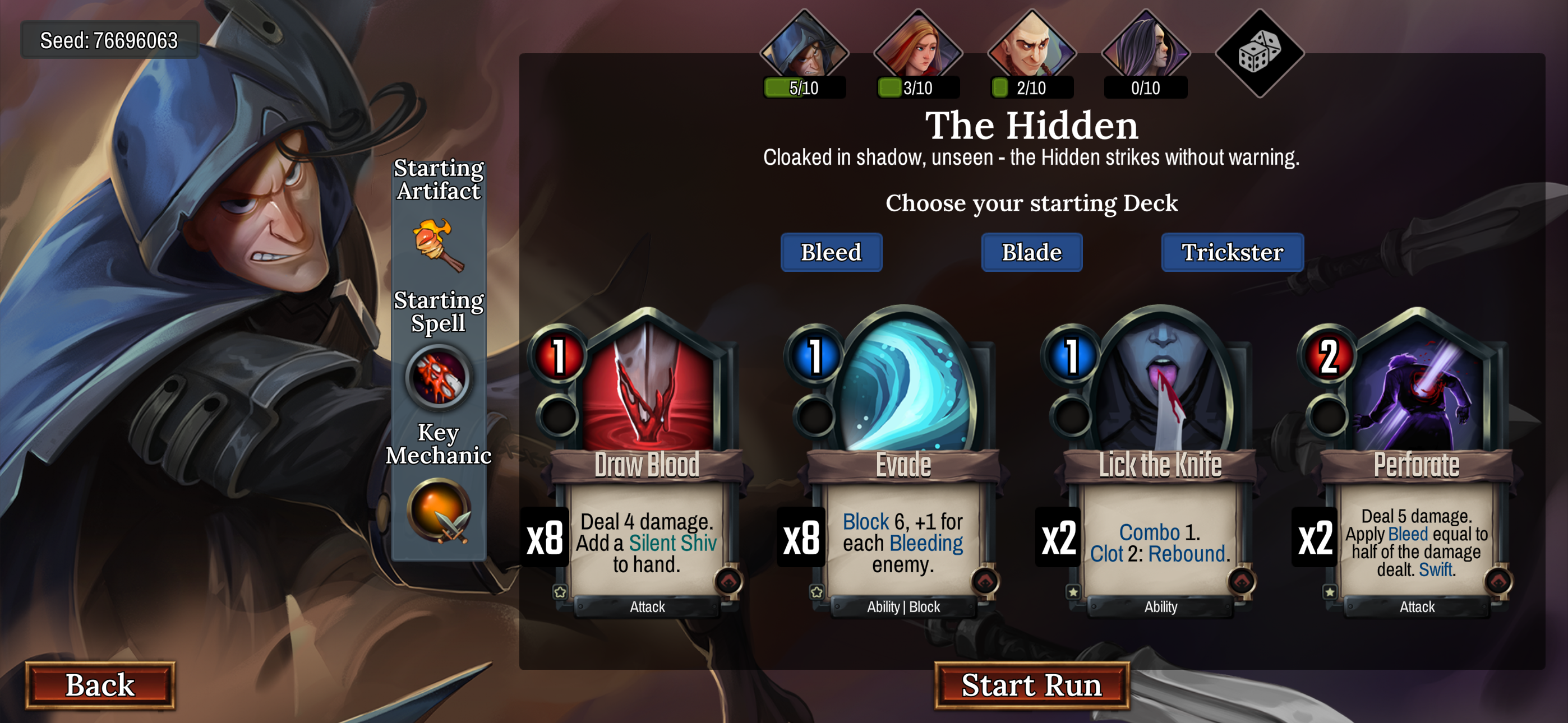Click the random dice character button
Screen dimensions: 1568x723
[1260, 53]
